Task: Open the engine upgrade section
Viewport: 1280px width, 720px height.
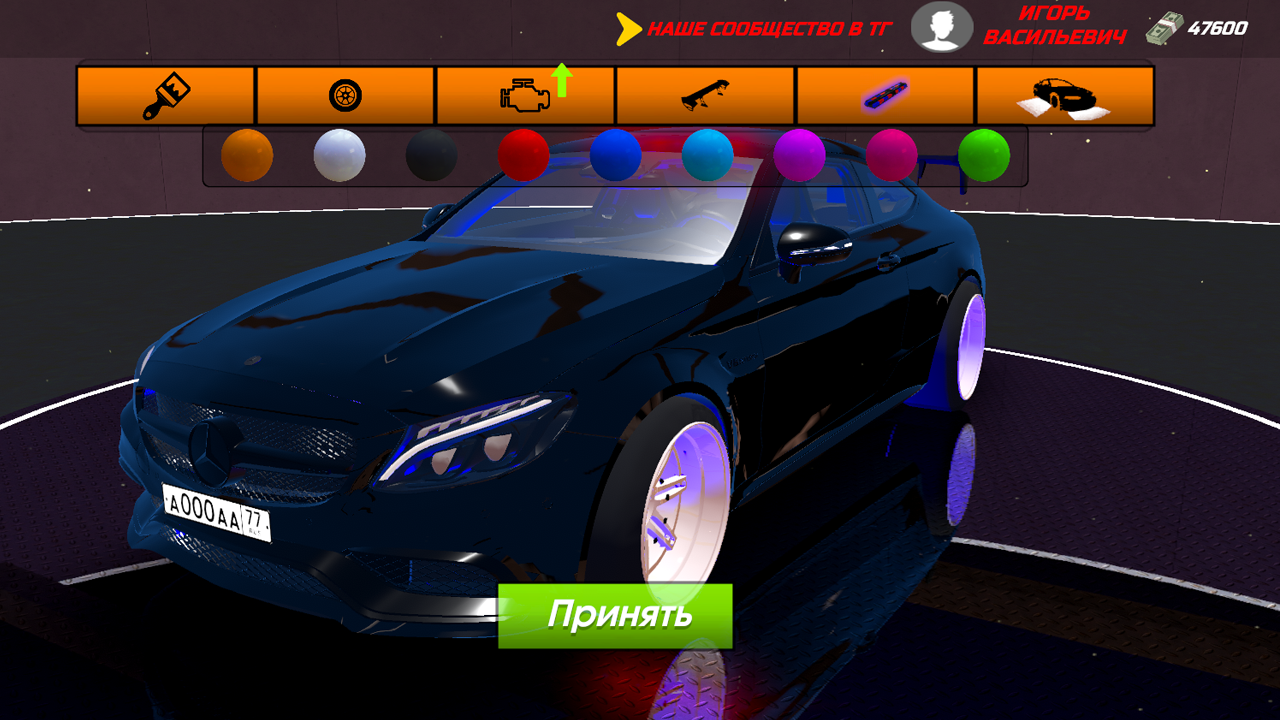Action: point(524,95)
